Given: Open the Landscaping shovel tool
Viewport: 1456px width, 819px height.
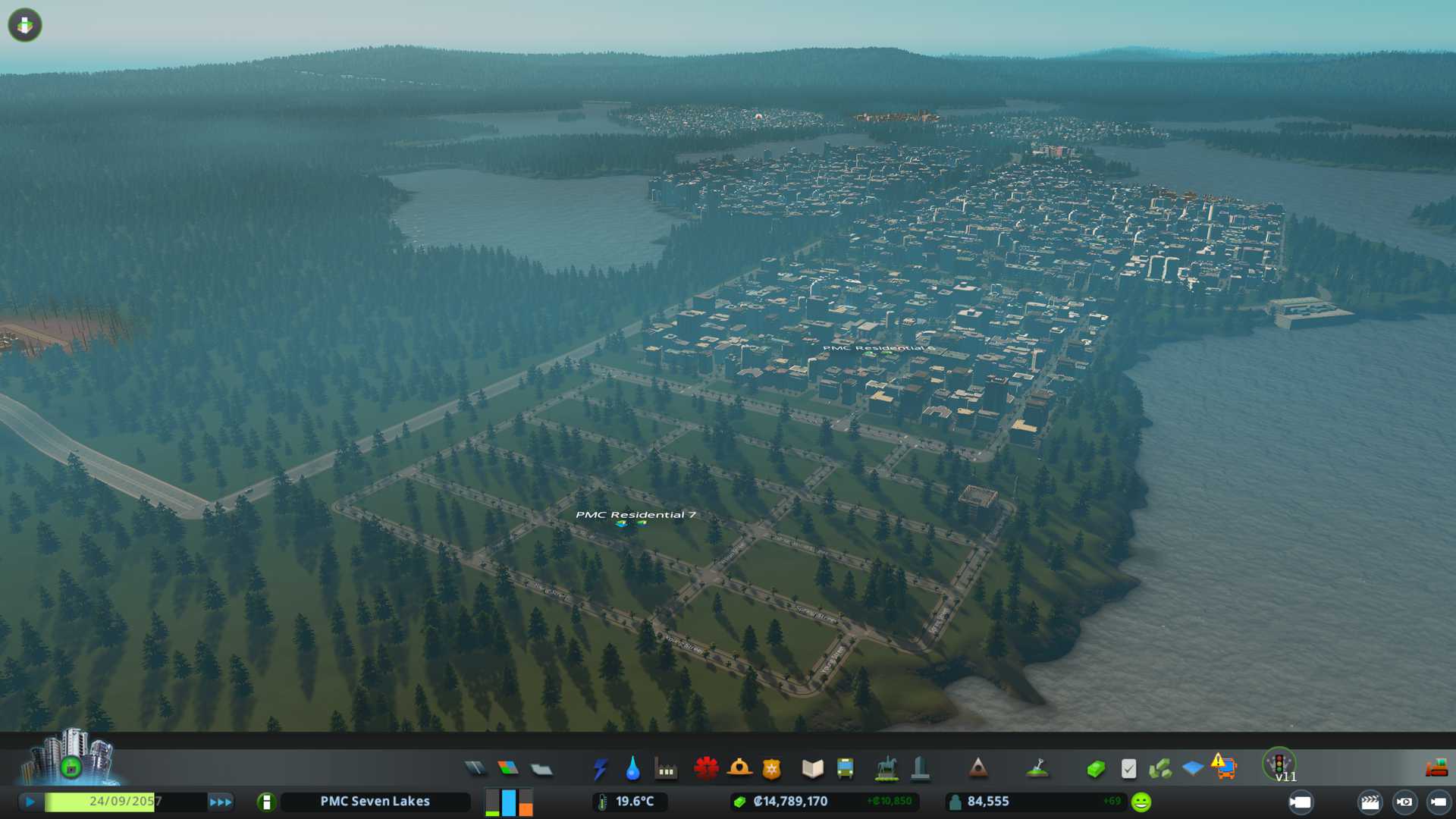Looking at the screenshot, I should click(x=1037, y=769).
